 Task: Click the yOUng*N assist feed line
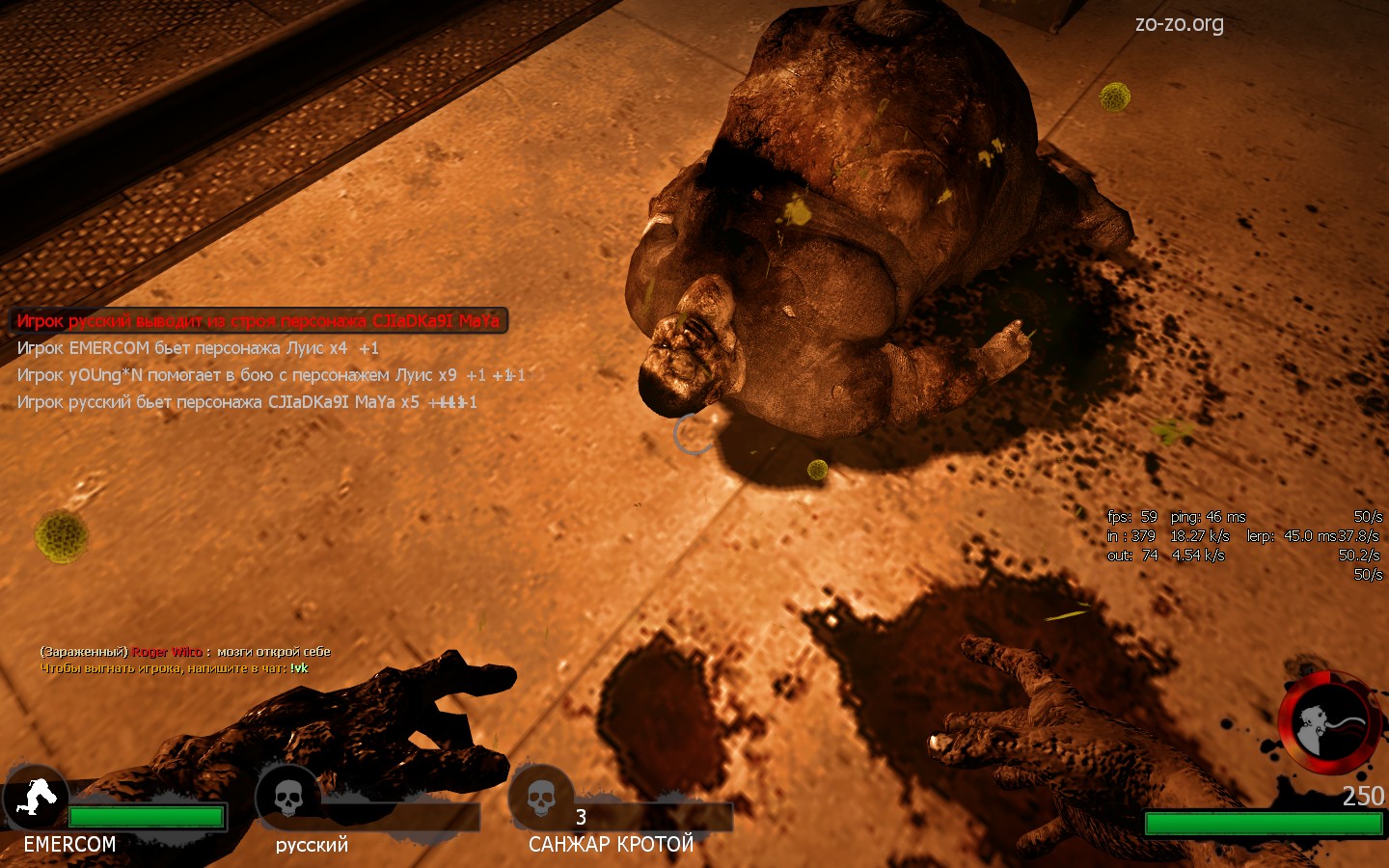point(270,375)
